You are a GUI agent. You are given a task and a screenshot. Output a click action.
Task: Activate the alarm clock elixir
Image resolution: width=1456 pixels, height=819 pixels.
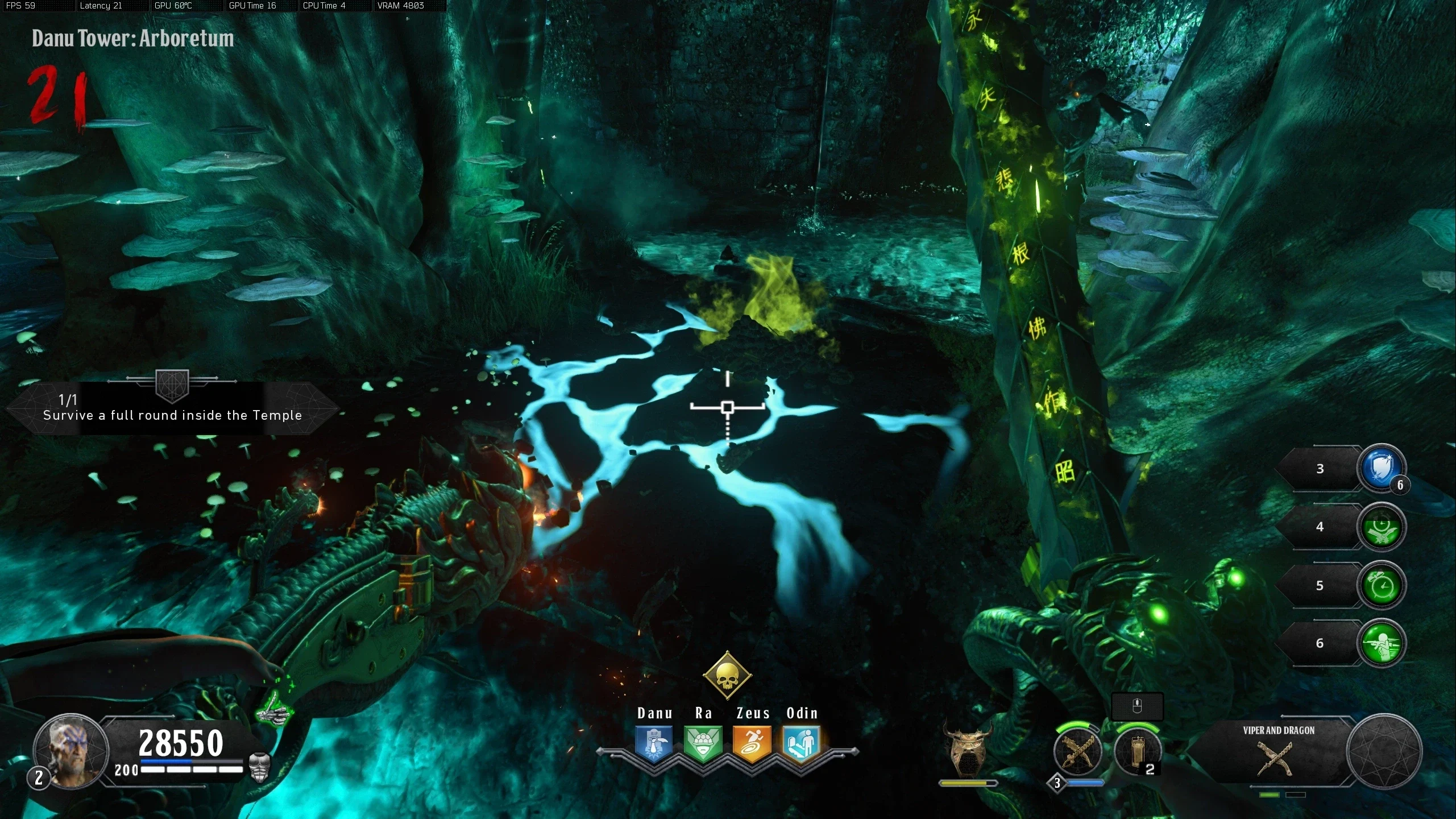[x=1381, y=586]
